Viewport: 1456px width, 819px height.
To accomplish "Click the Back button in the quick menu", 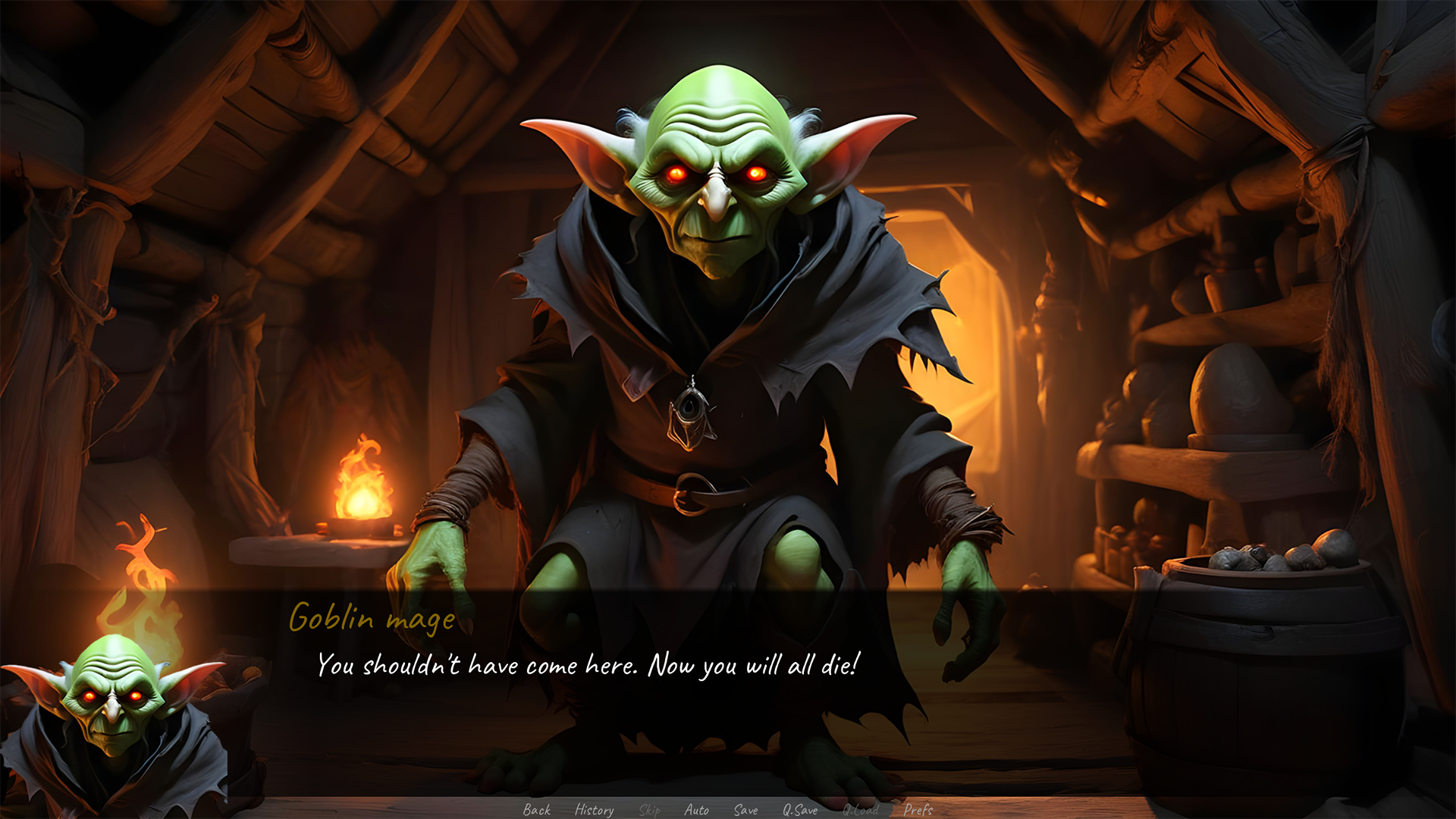I will (x=537, y=811).
